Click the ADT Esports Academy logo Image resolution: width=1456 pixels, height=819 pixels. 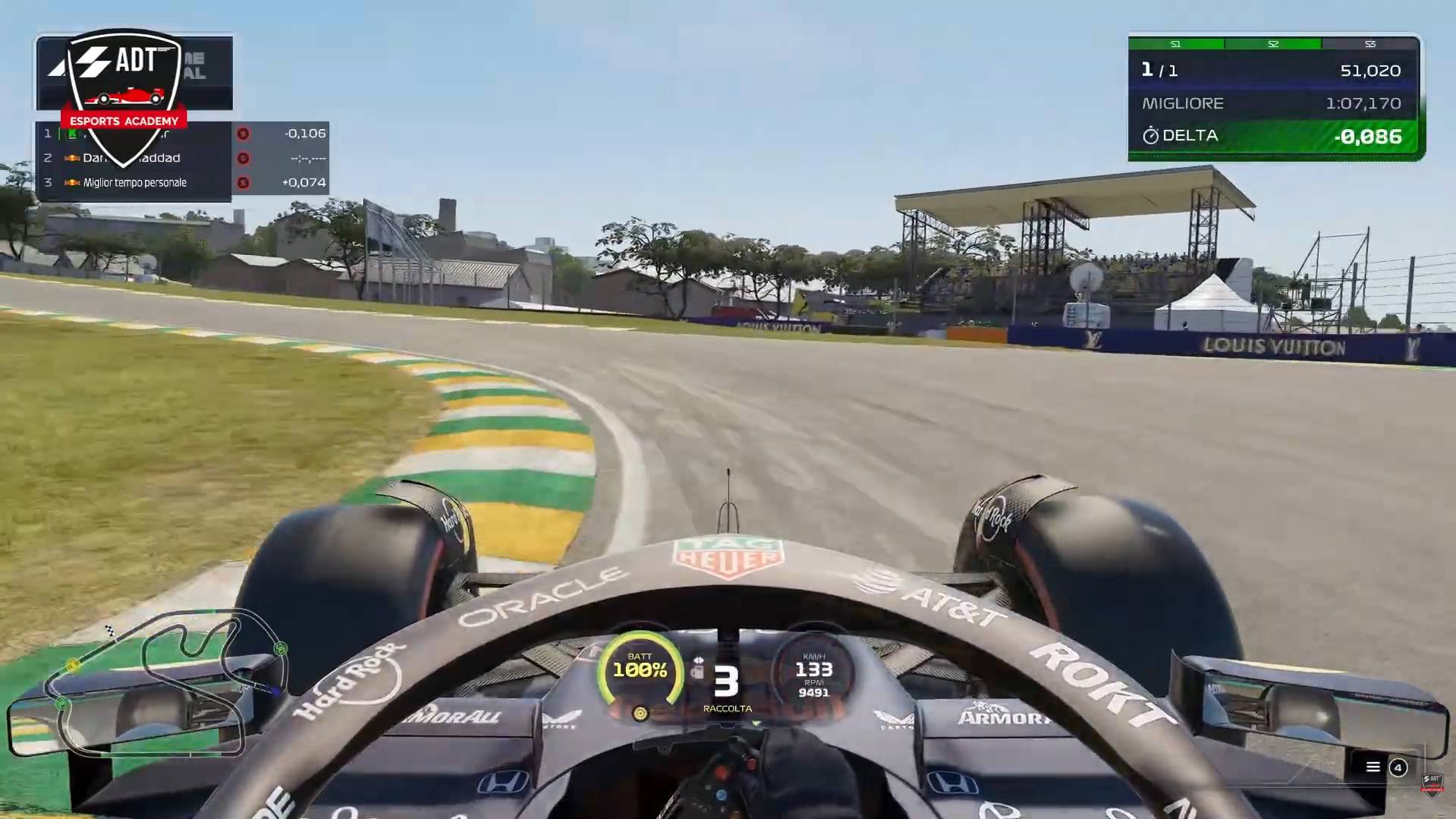click(x=124, y=82)
